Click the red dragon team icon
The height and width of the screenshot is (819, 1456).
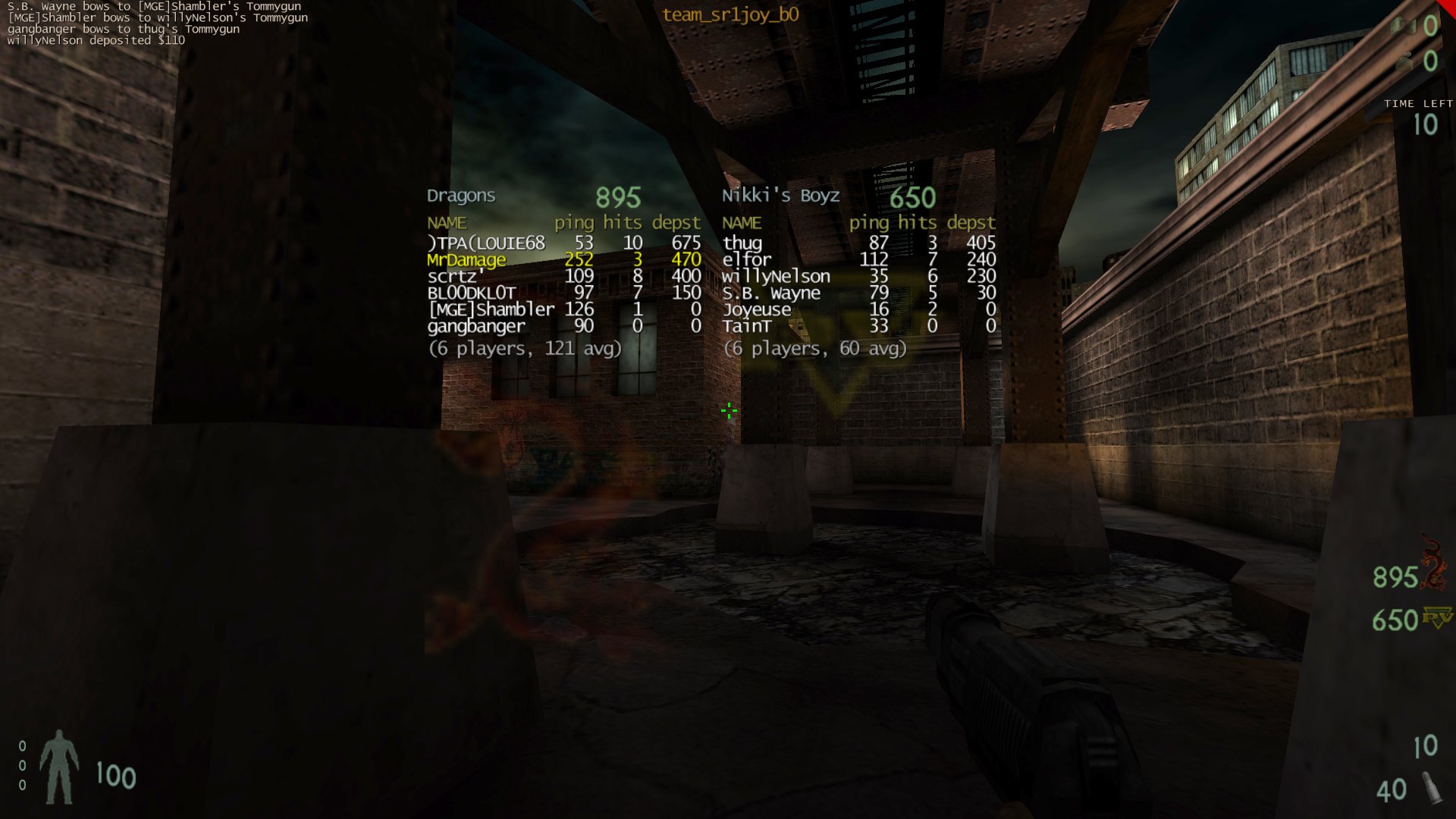1432,565
